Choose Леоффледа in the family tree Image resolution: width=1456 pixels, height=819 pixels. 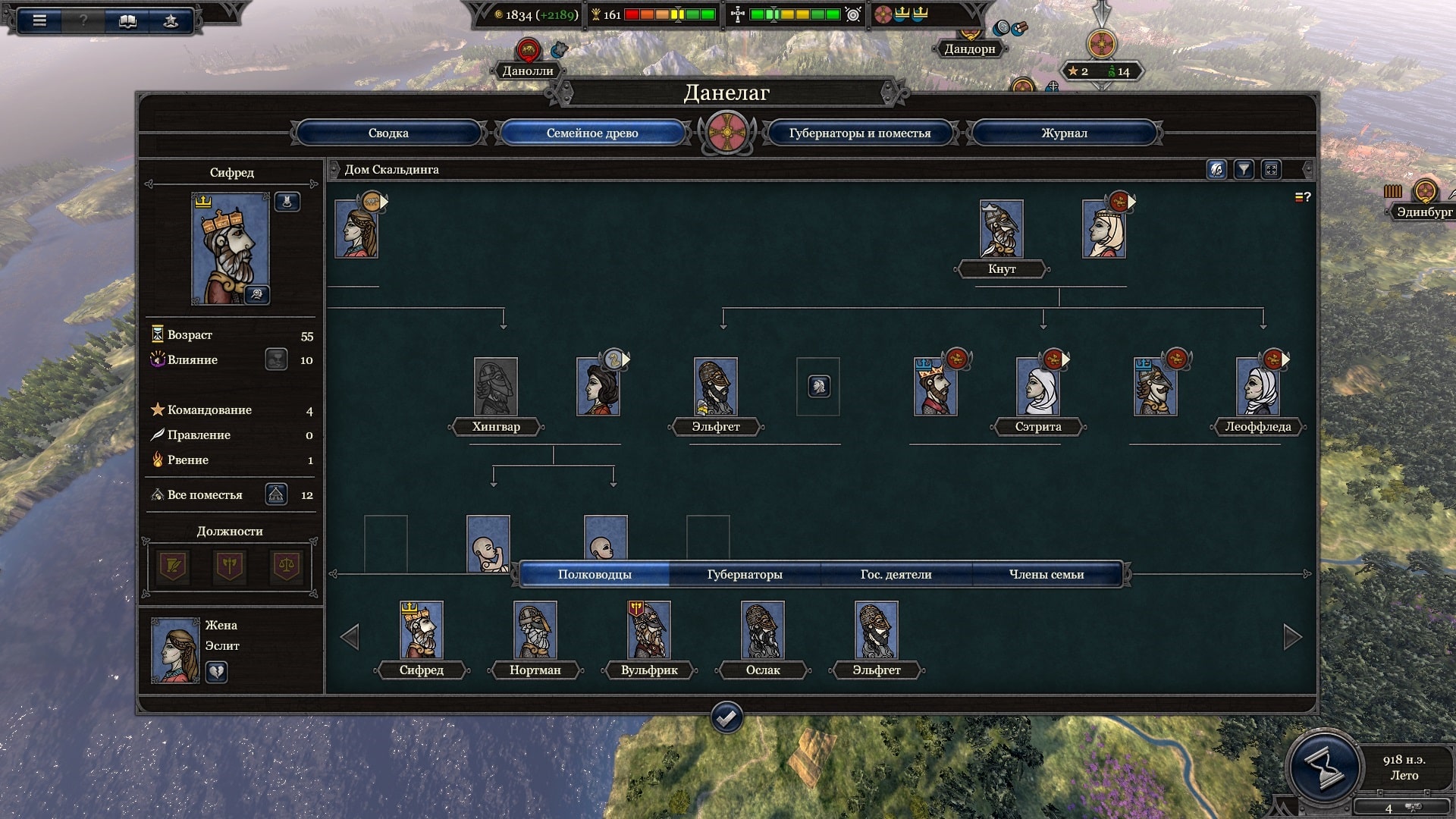pos(1257,386)
